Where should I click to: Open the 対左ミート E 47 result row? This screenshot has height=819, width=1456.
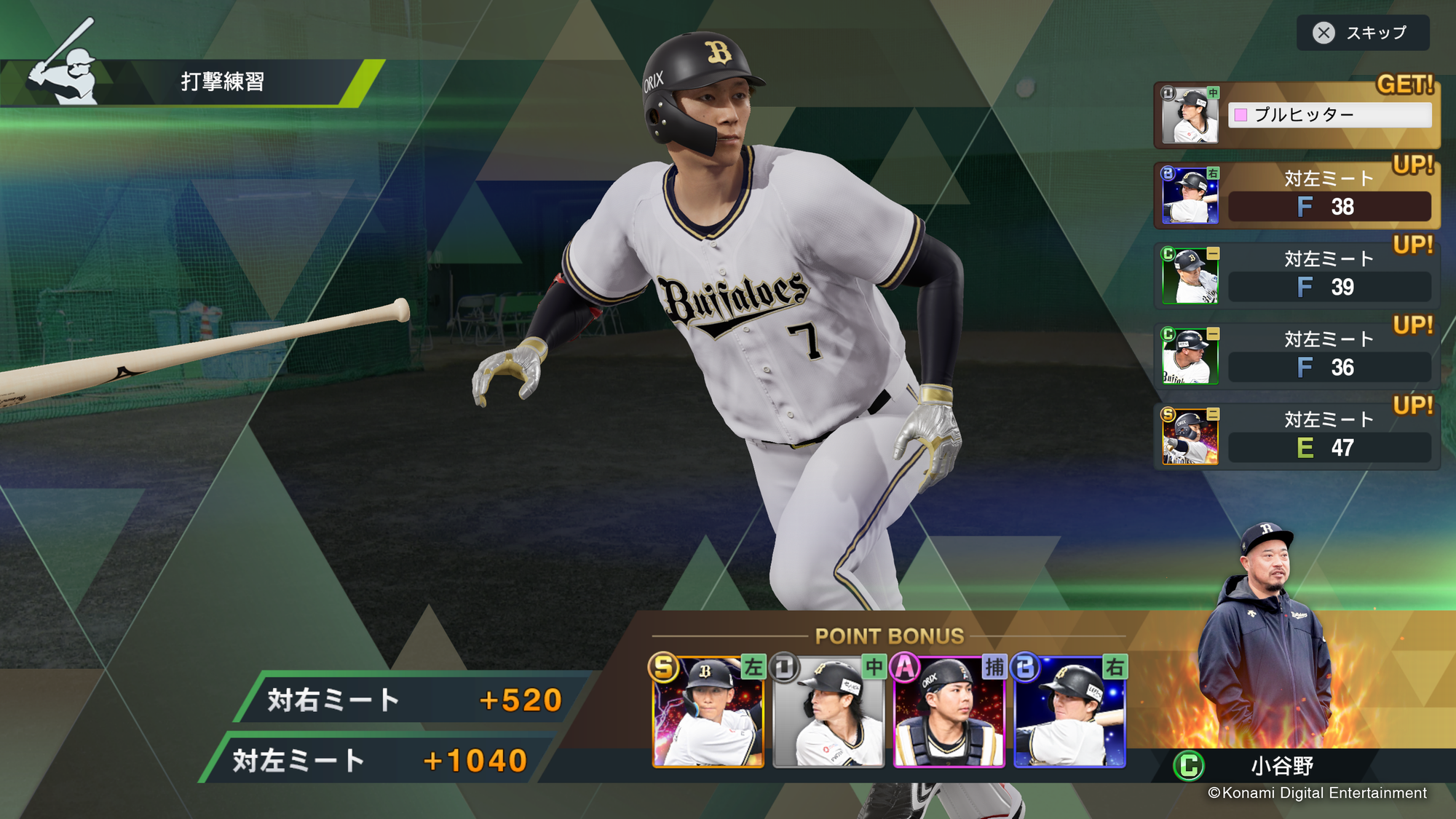pyautogui.click(x=1297, y=436)
